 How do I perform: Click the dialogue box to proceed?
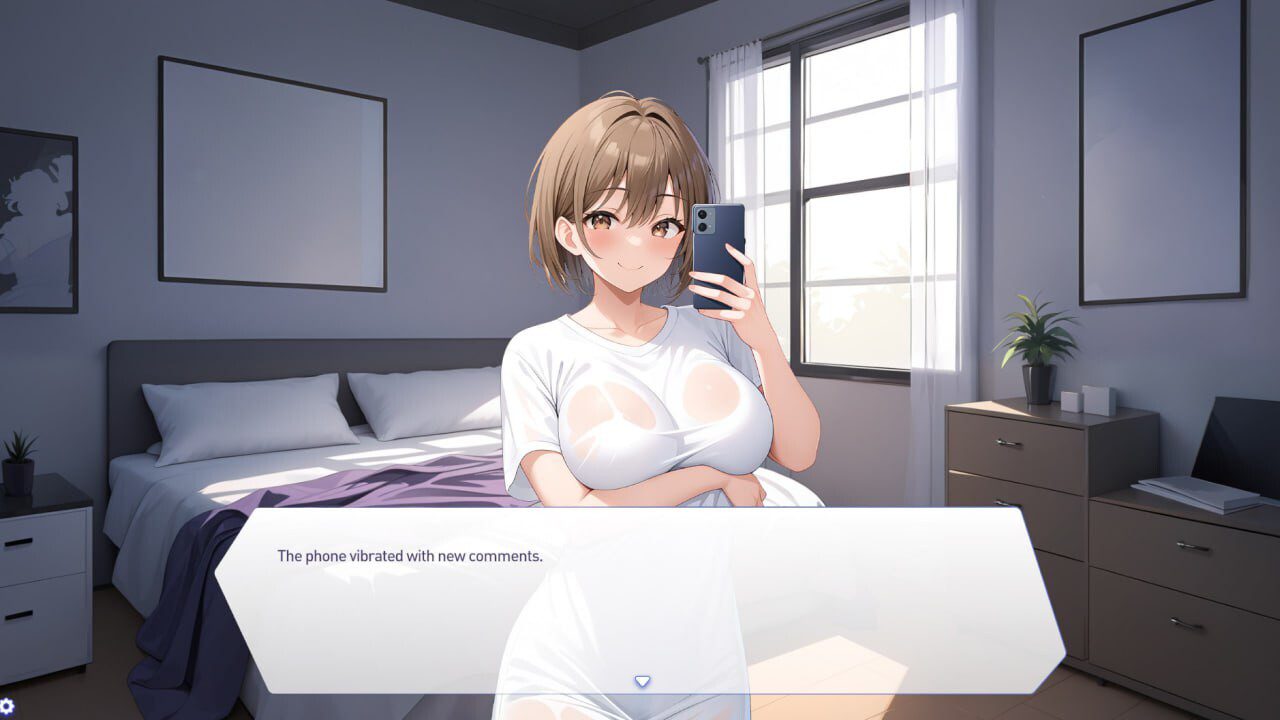coord(640,600)
